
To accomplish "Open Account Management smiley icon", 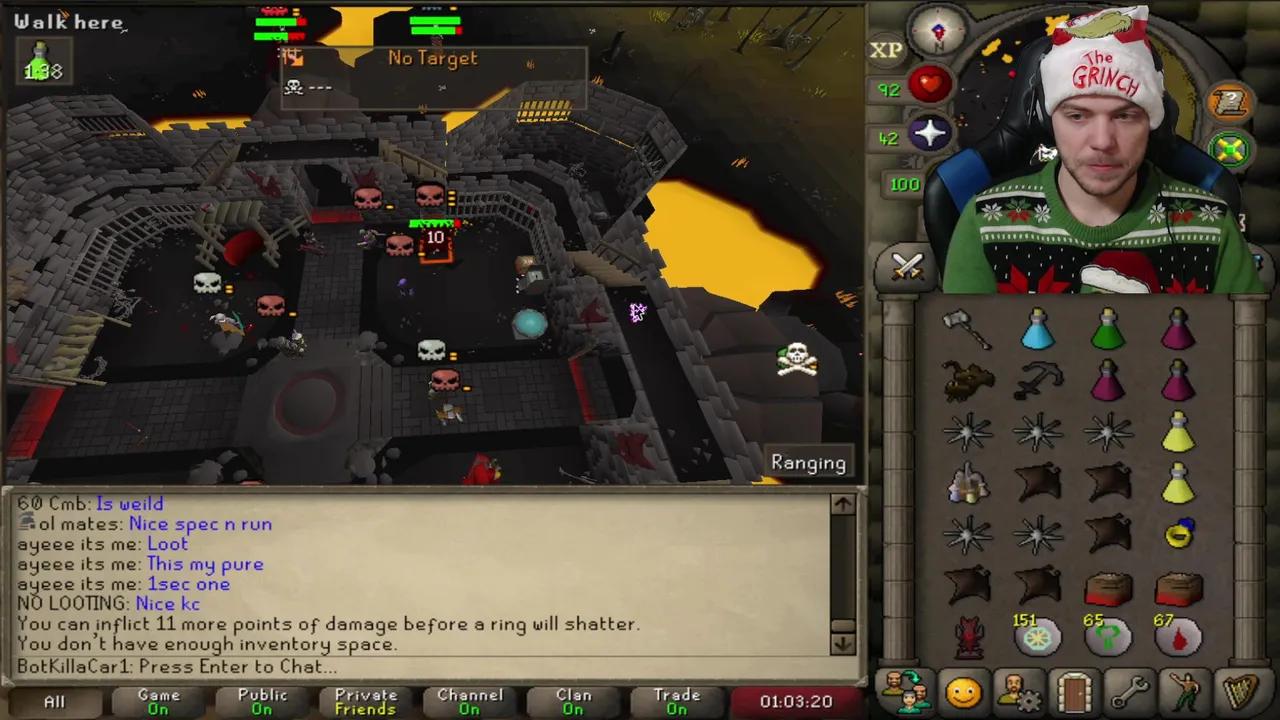I will pos(962,688).
